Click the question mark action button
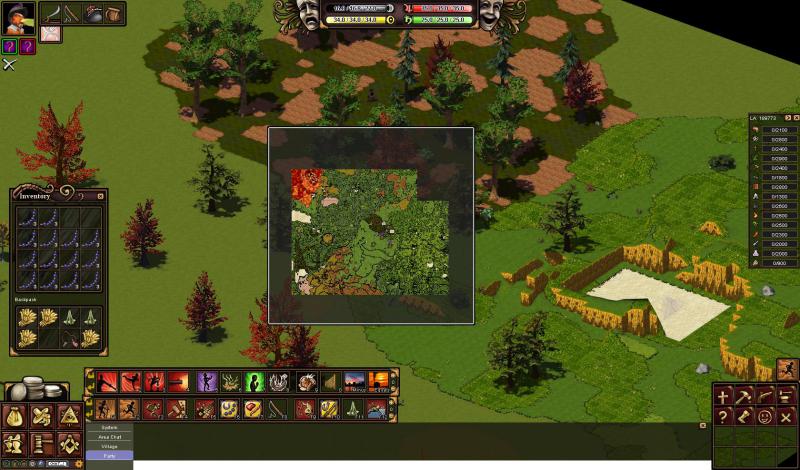Viewport: 800px width, 470px height. pos(723,417)
